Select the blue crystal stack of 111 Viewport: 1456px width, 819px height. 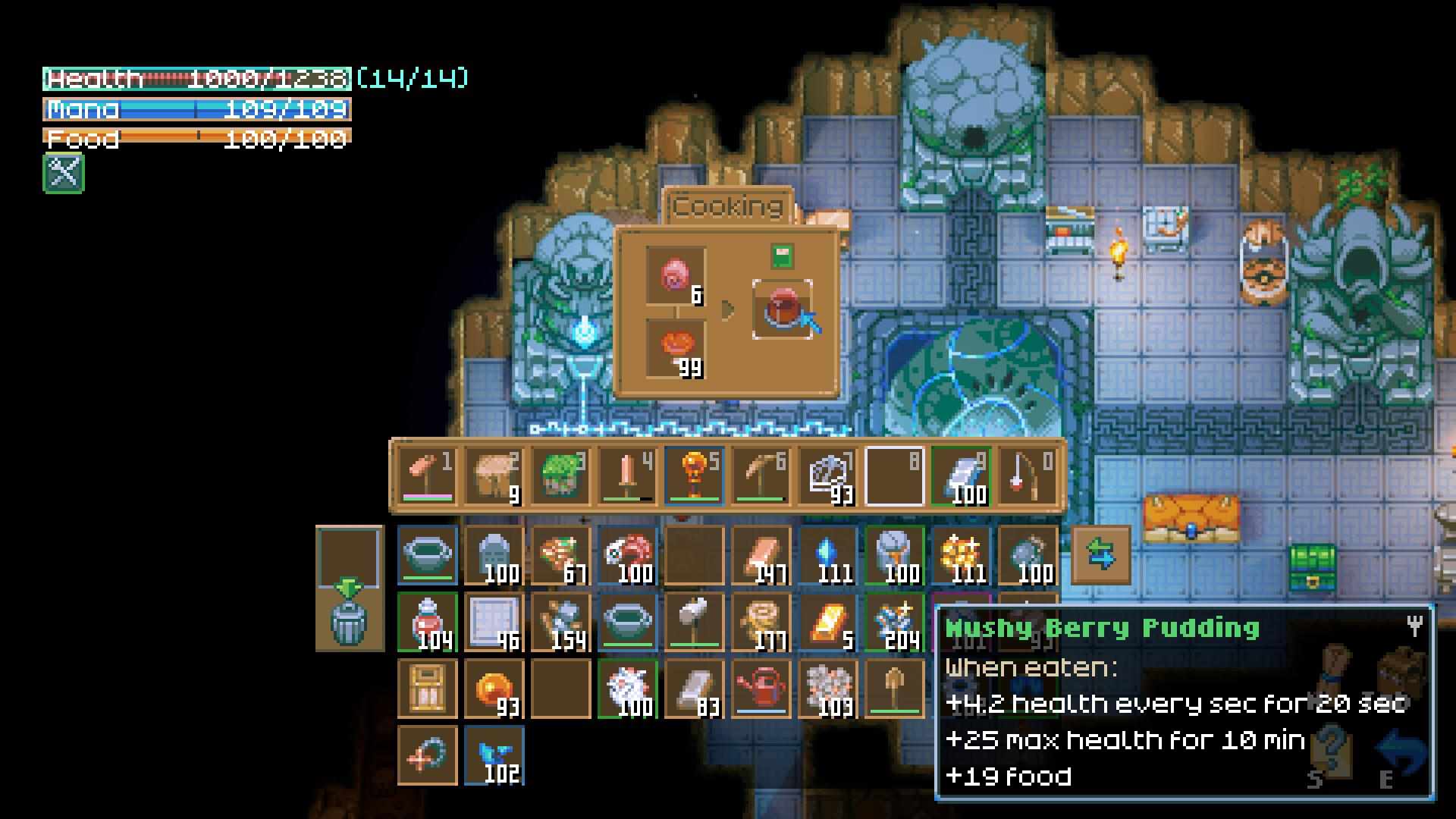pyautogui.click(x=827, y=555)
